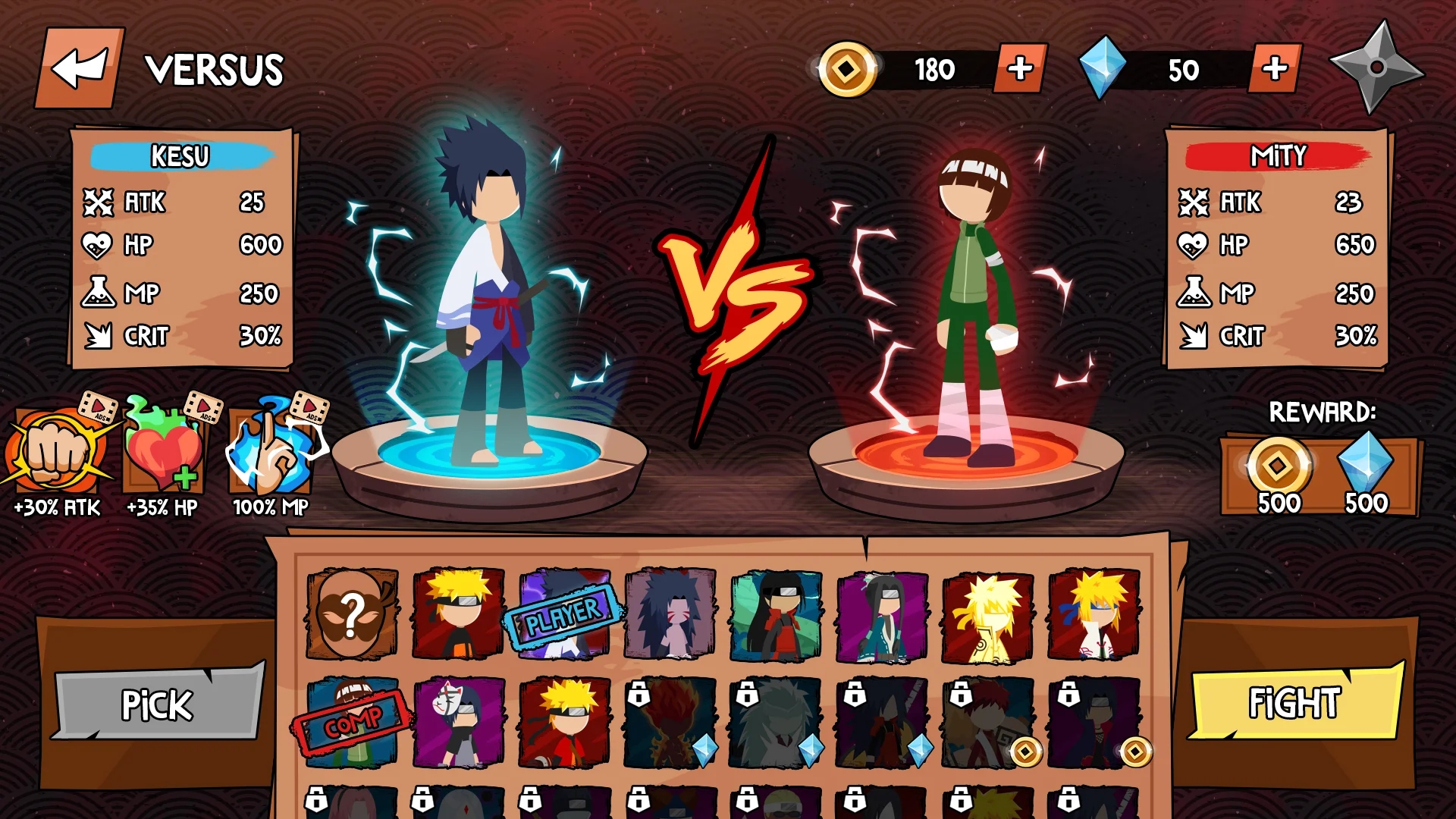Image resolution: width=1456 pixels, height=819 pixels.
Task: Pick the blond Naruto character in top row
Action: 457,616
